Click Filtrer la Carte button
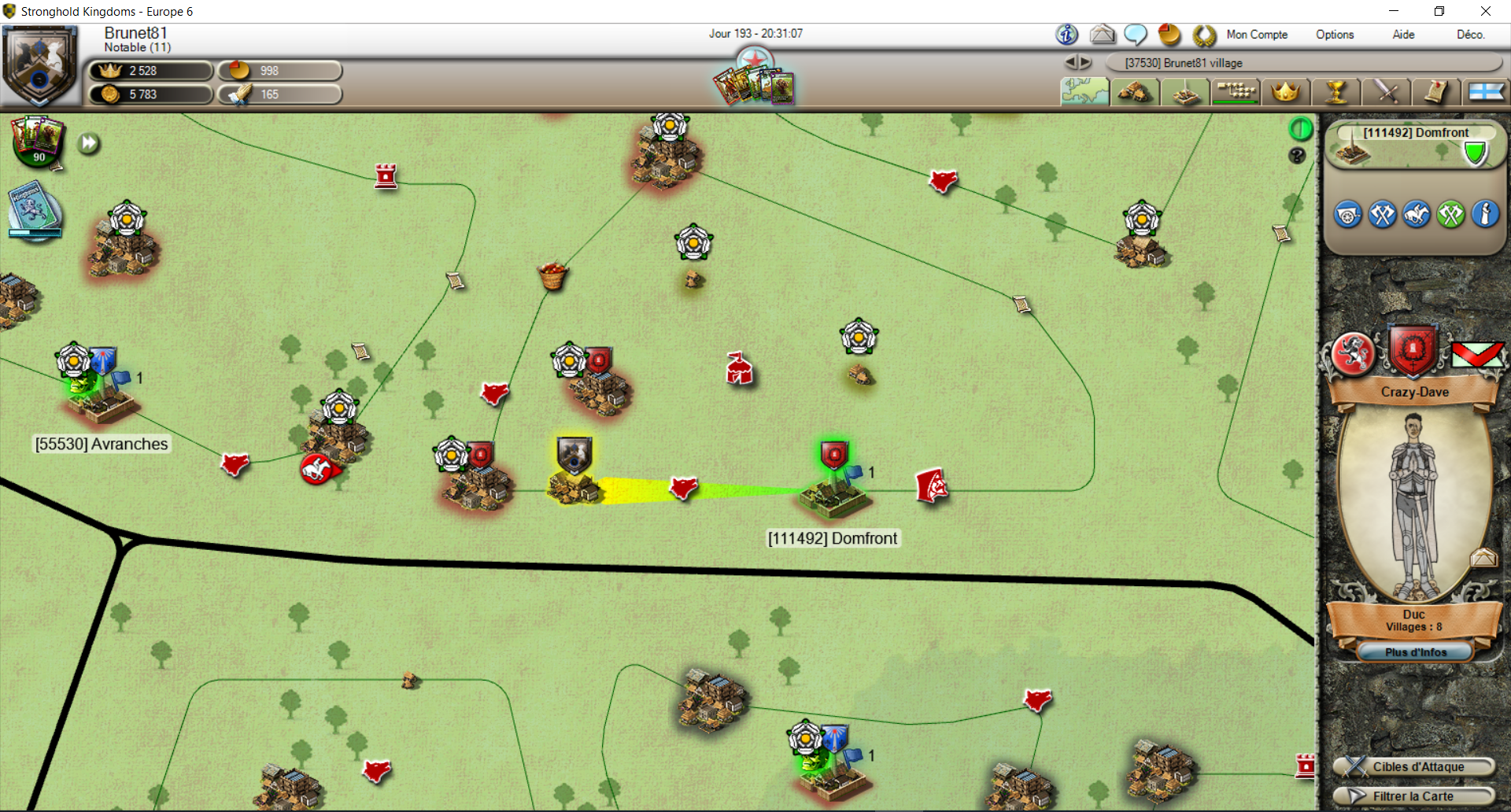Screen dimensions: 1511x812 coord(1415,796)
